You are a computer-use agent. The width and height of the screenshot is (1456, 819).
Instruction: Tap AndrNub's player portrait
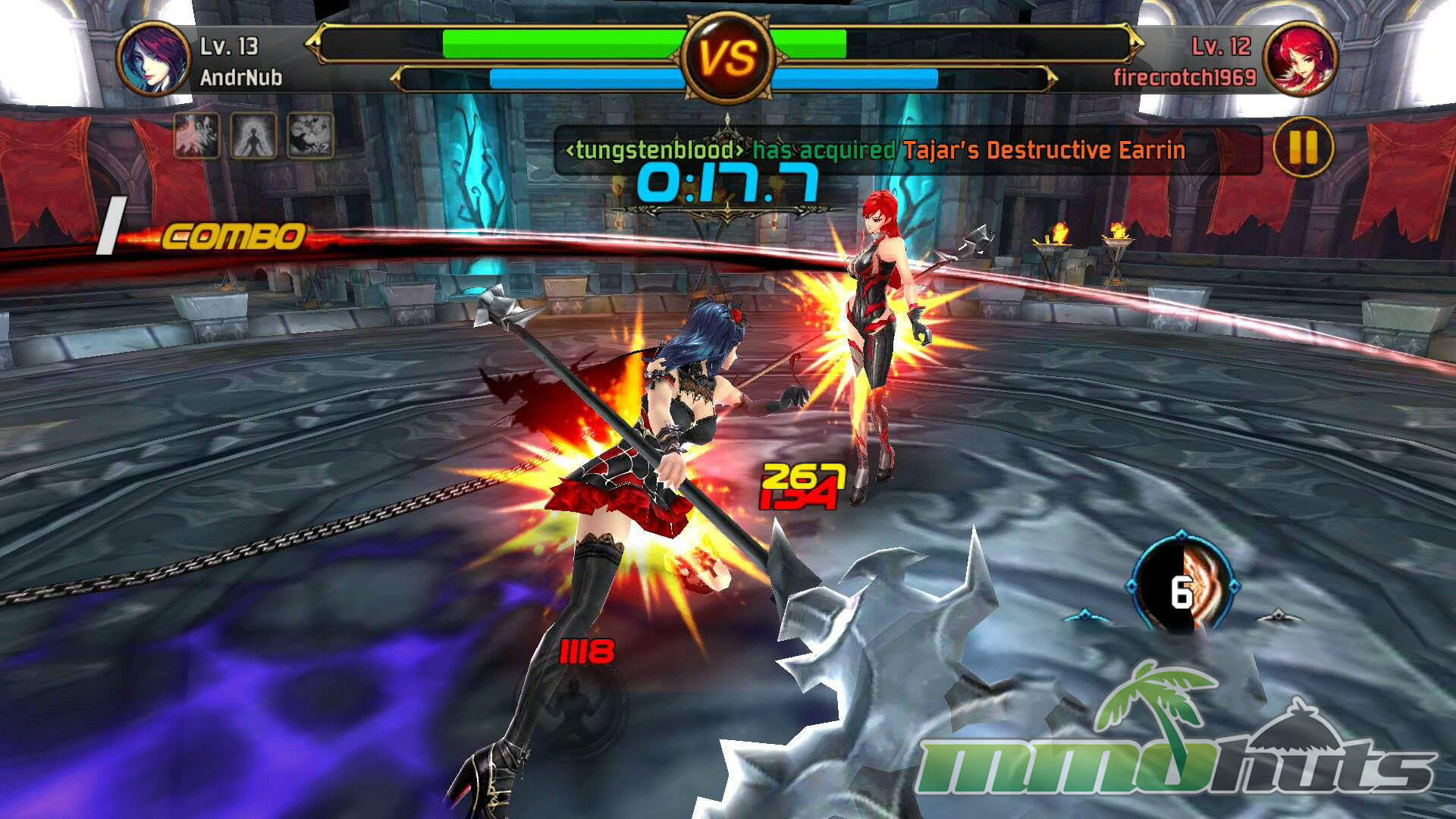tap(154, 58)
